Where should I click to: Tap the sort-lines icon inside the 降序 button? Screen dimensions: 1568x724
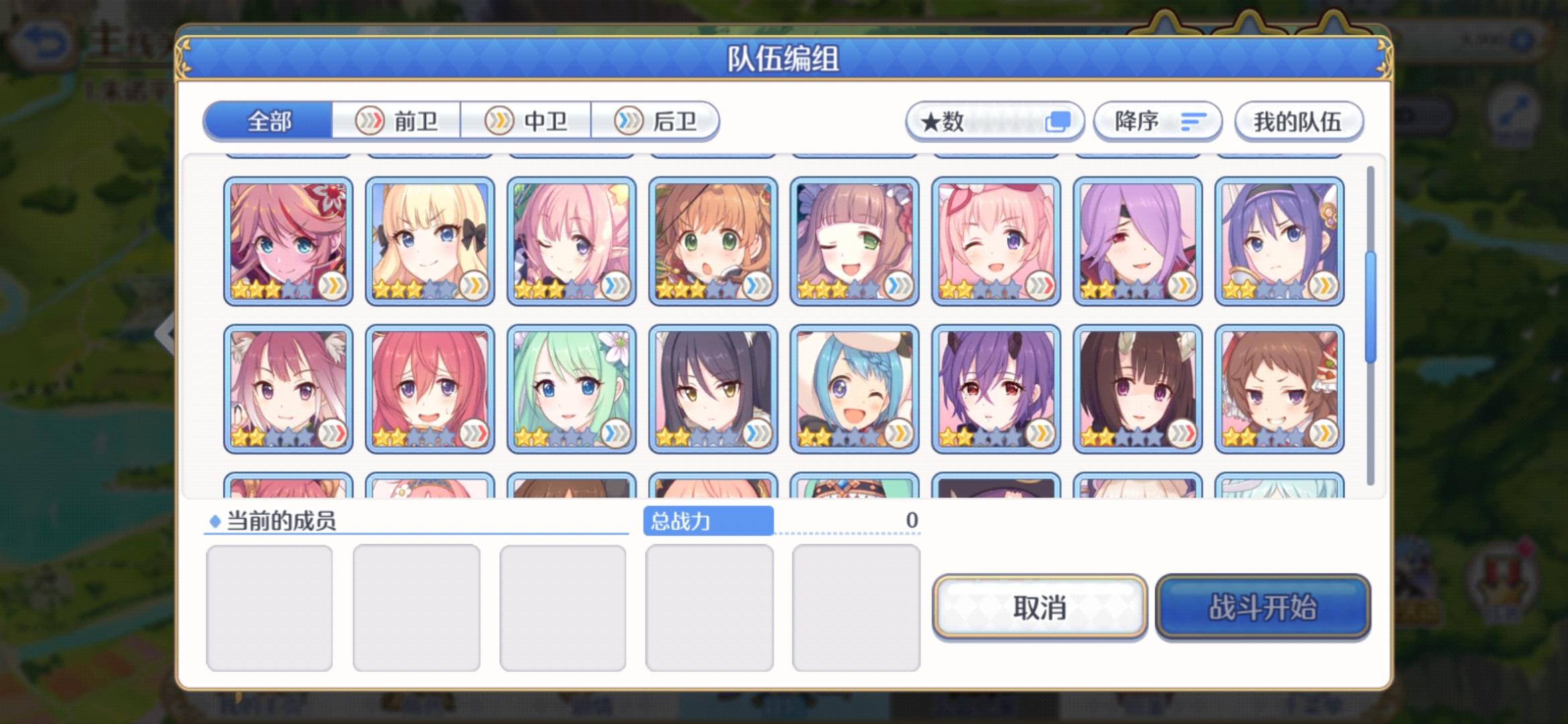(1191, 122)
